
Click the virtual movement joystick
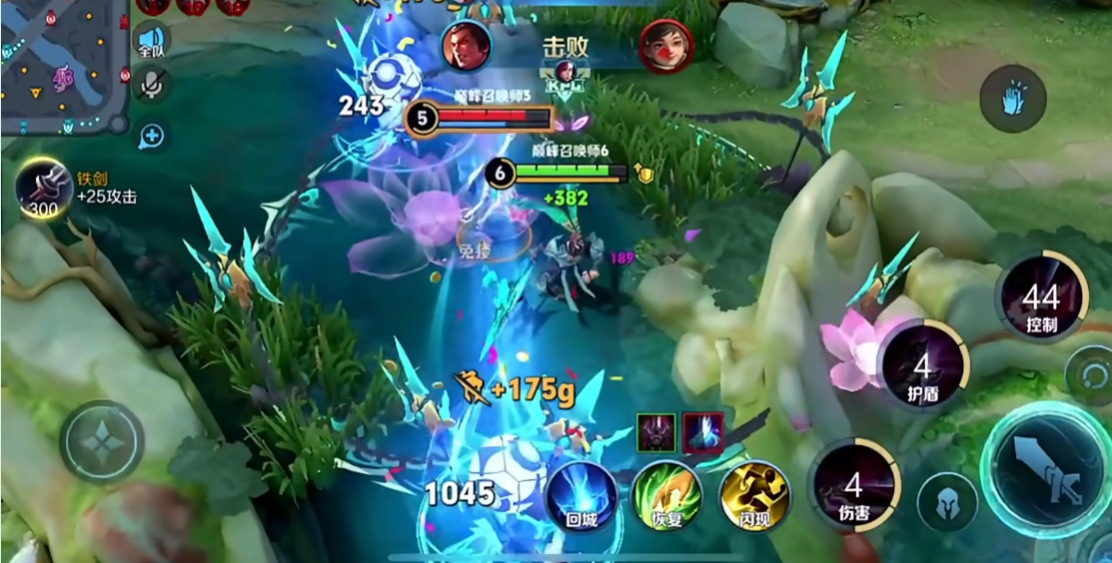102,442
